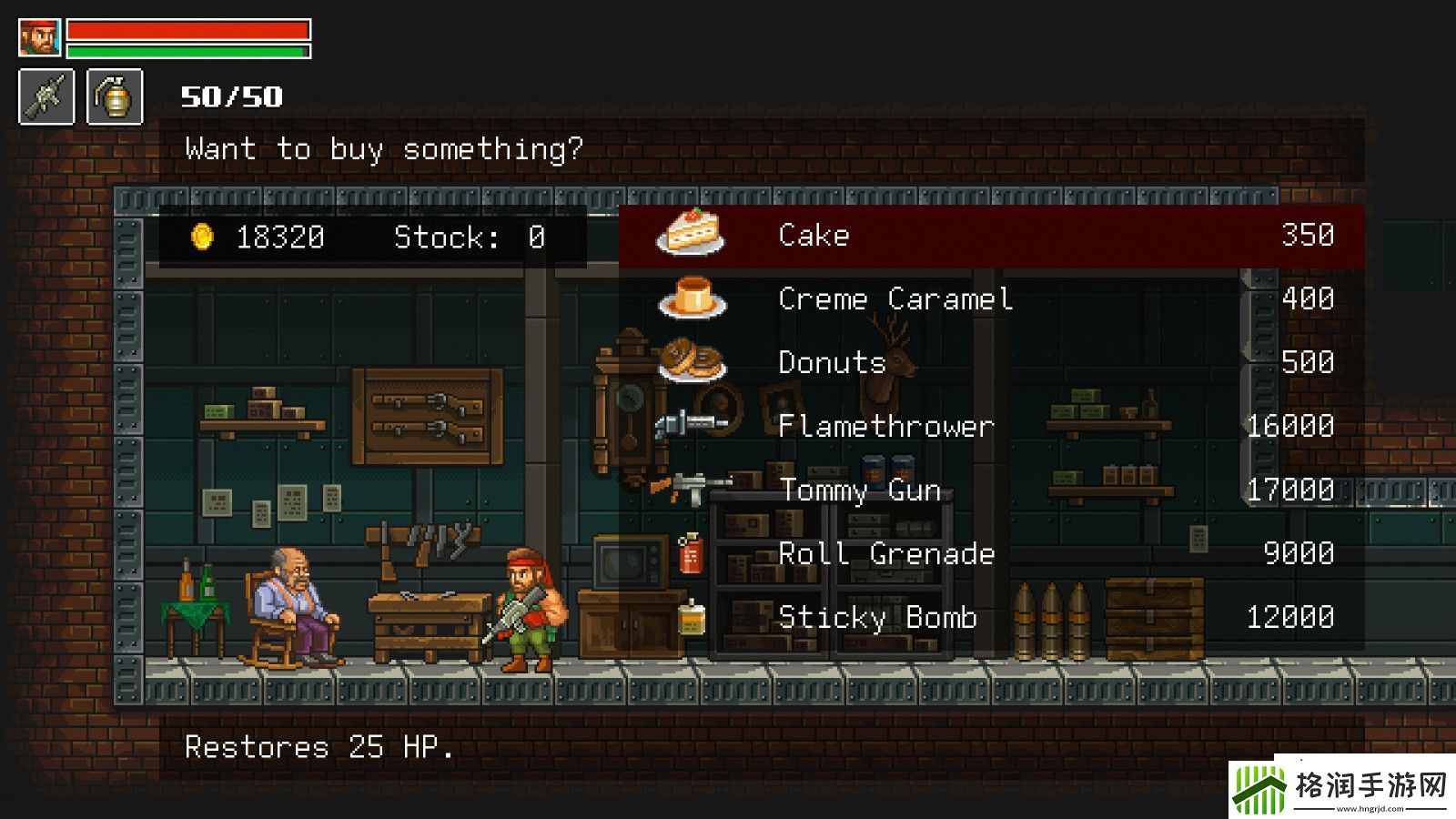The image size is (1456, 819).
Task: Select the rifle weapon slot in the HUD
Action: [45, 96]
